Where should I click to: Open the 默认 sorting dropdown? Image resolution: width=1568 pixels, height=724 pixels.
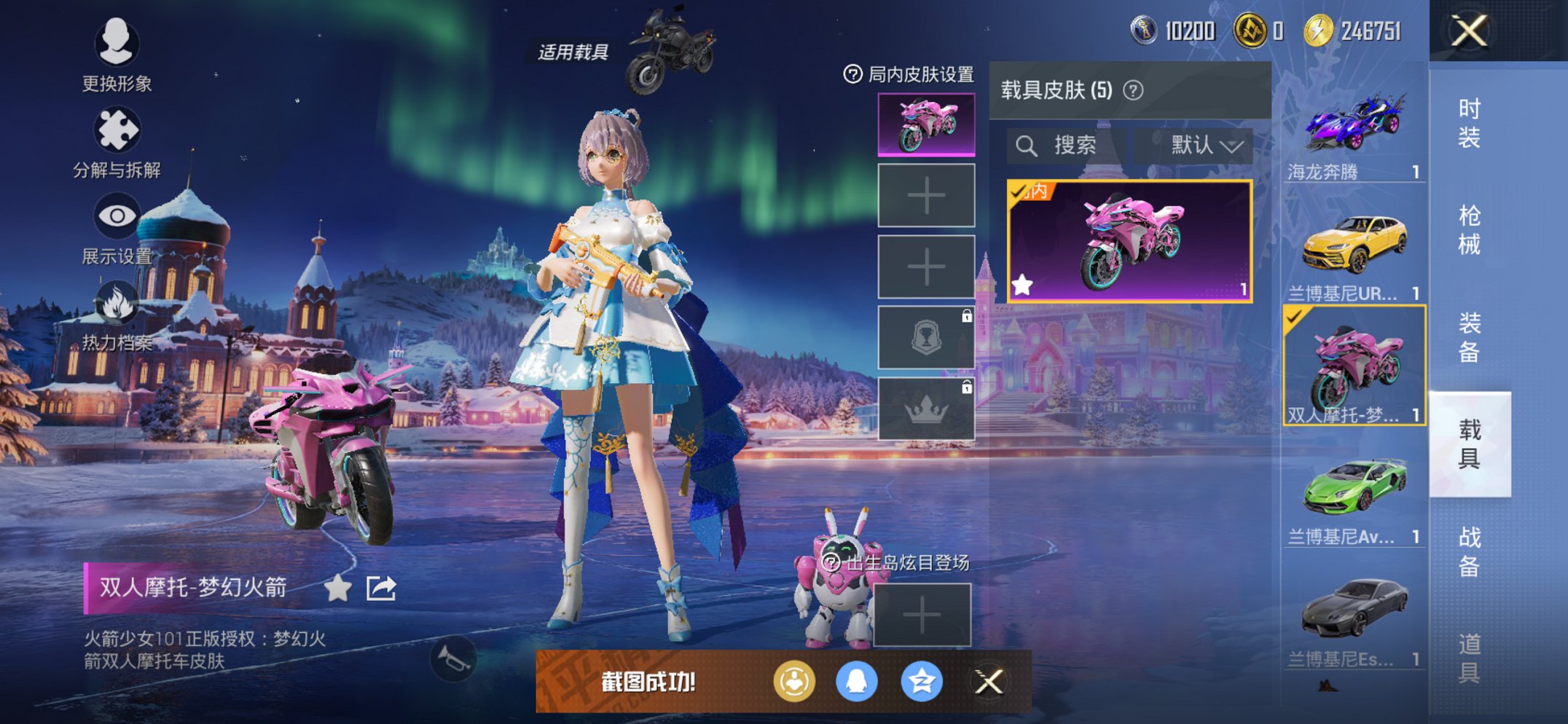click(1197, 145)
